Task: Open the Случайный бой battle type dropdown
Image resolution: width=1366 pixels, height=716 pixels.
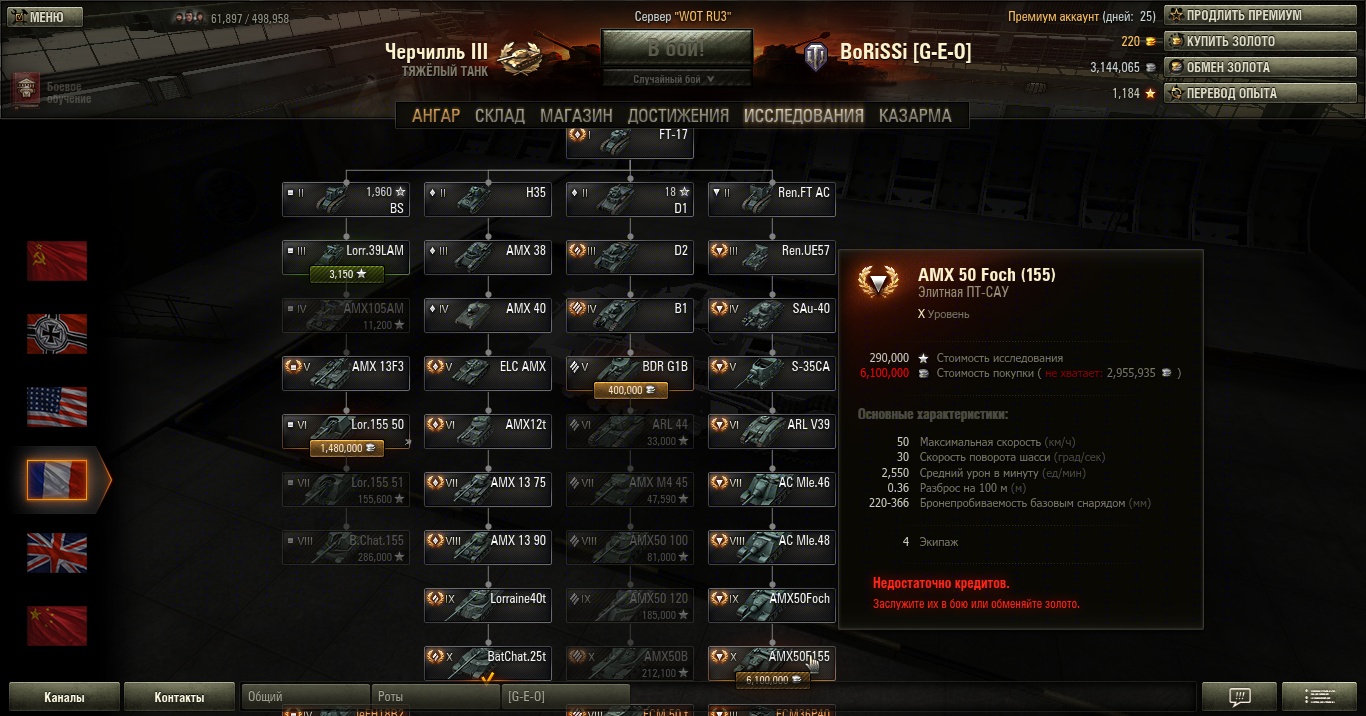Action: [x=676, y=79]
